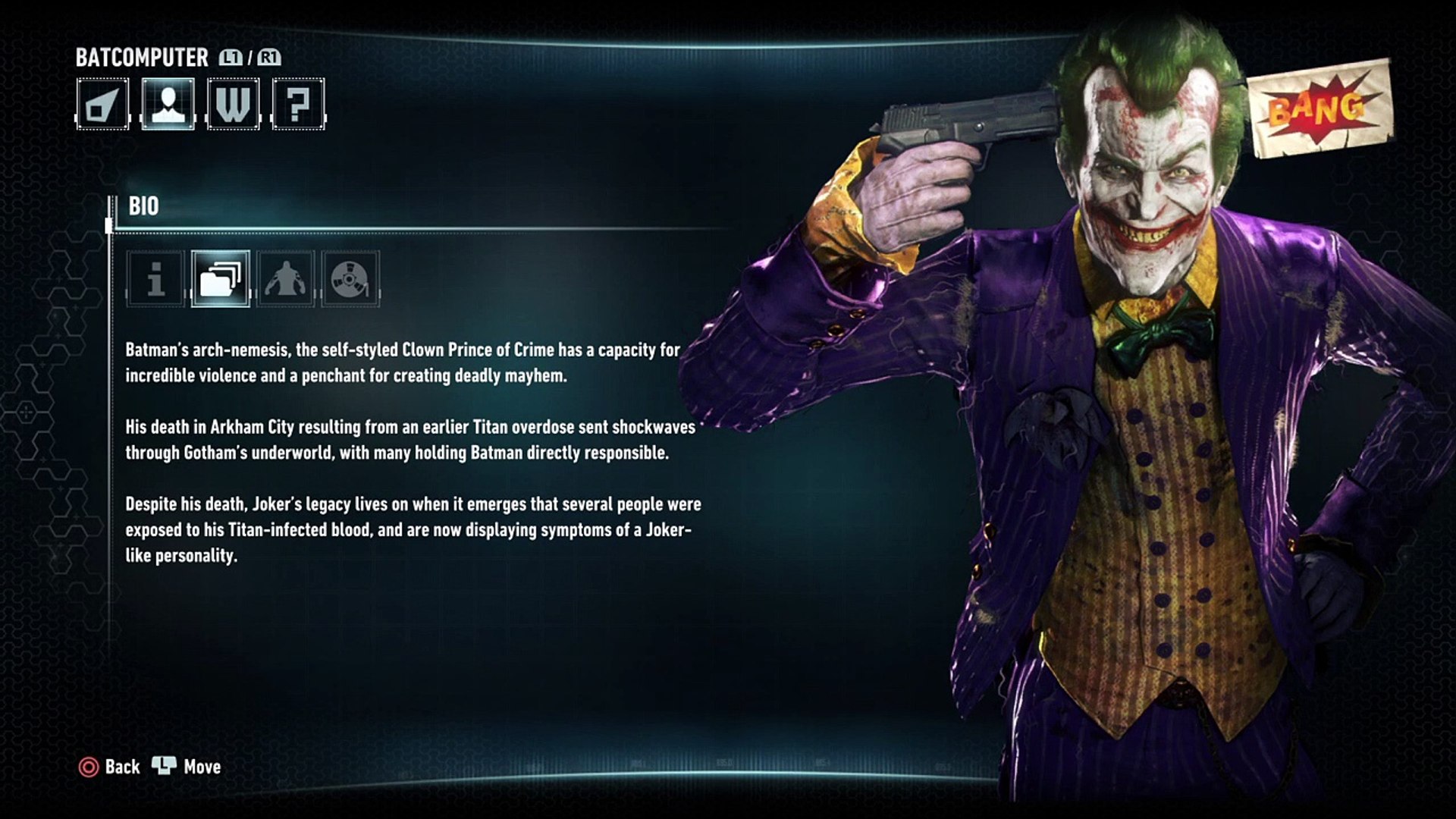Image resolution: width=1456 pixels, height=819 pixels.
Task: Select the character profile Batcomputer tab
Action: (x=168, y=104)
